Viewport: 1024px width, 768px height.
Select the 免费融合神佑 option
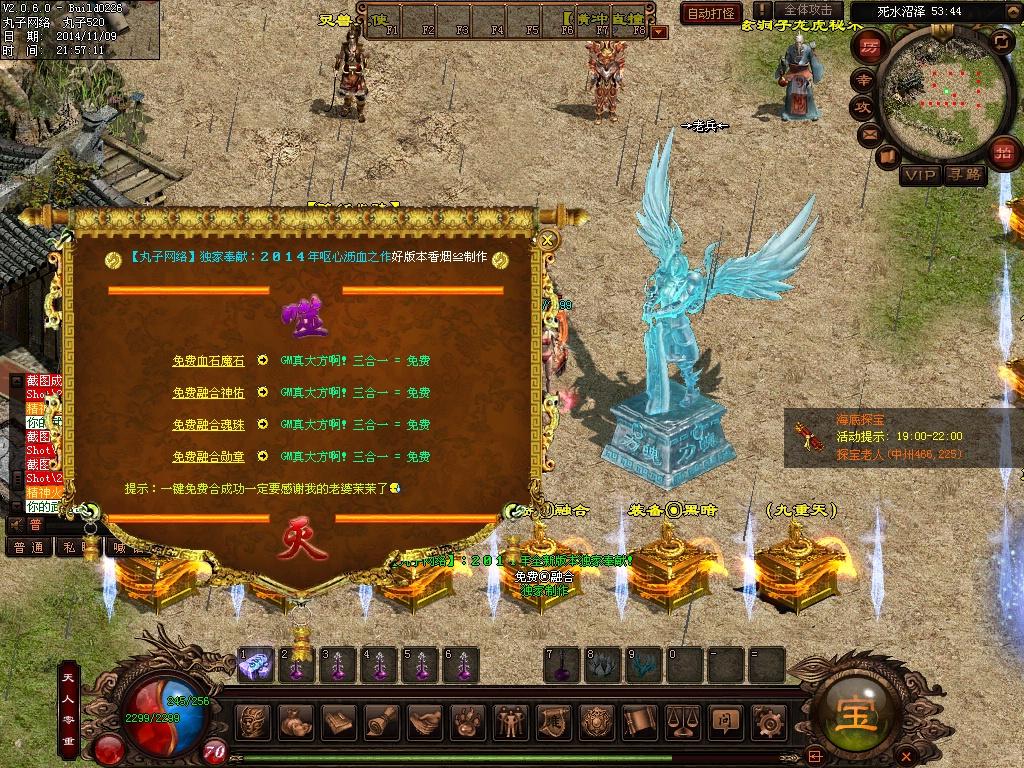[208, 393]
